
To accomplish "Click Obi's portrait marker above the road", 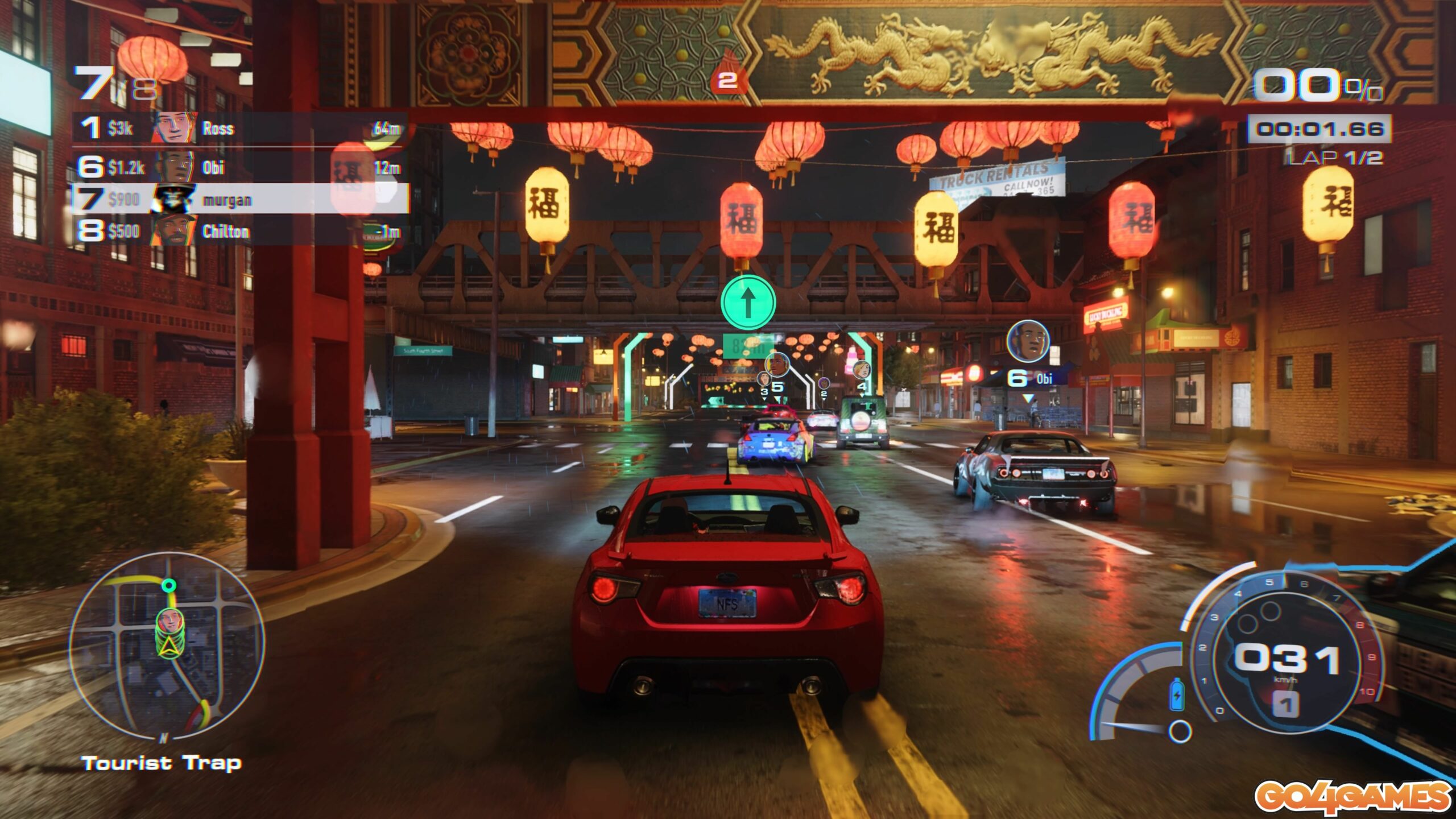I will [1028, 342].
